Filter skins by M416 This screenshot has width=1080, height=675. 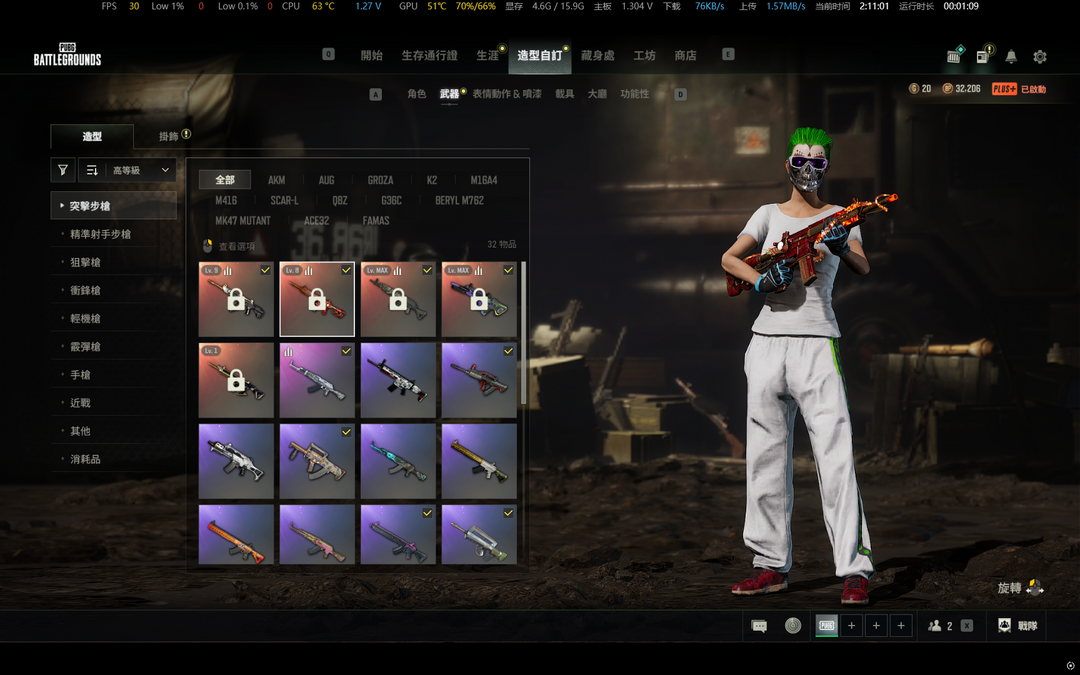point(226,200)
